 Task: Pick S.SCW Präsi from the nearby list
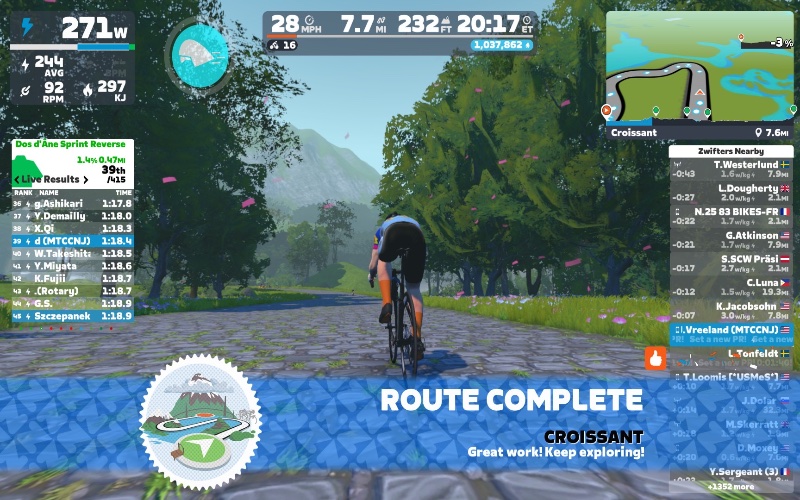[730, 264]
